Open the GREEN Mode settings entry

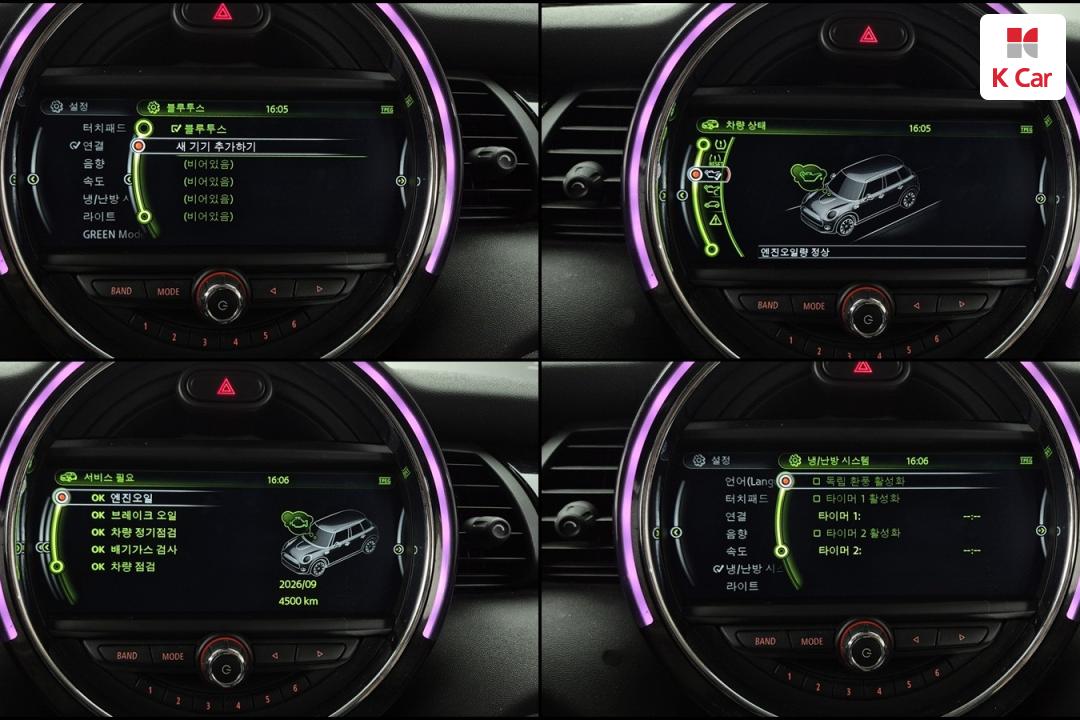113,234
